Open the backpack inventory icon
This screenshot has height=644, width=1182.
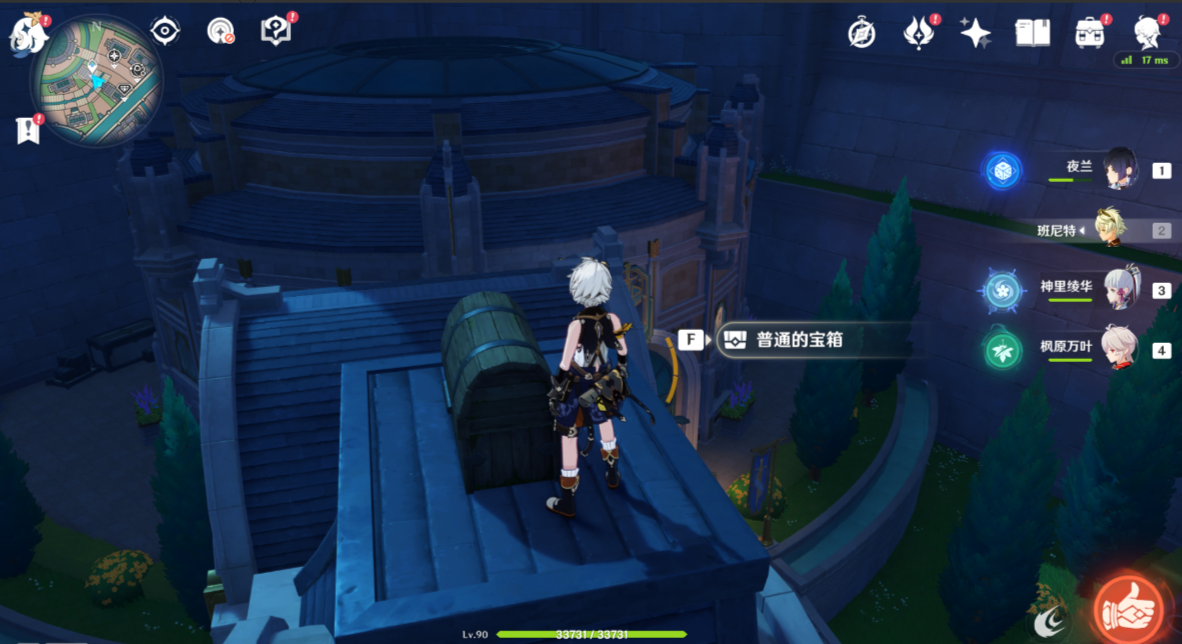(x=1090, y=33)
